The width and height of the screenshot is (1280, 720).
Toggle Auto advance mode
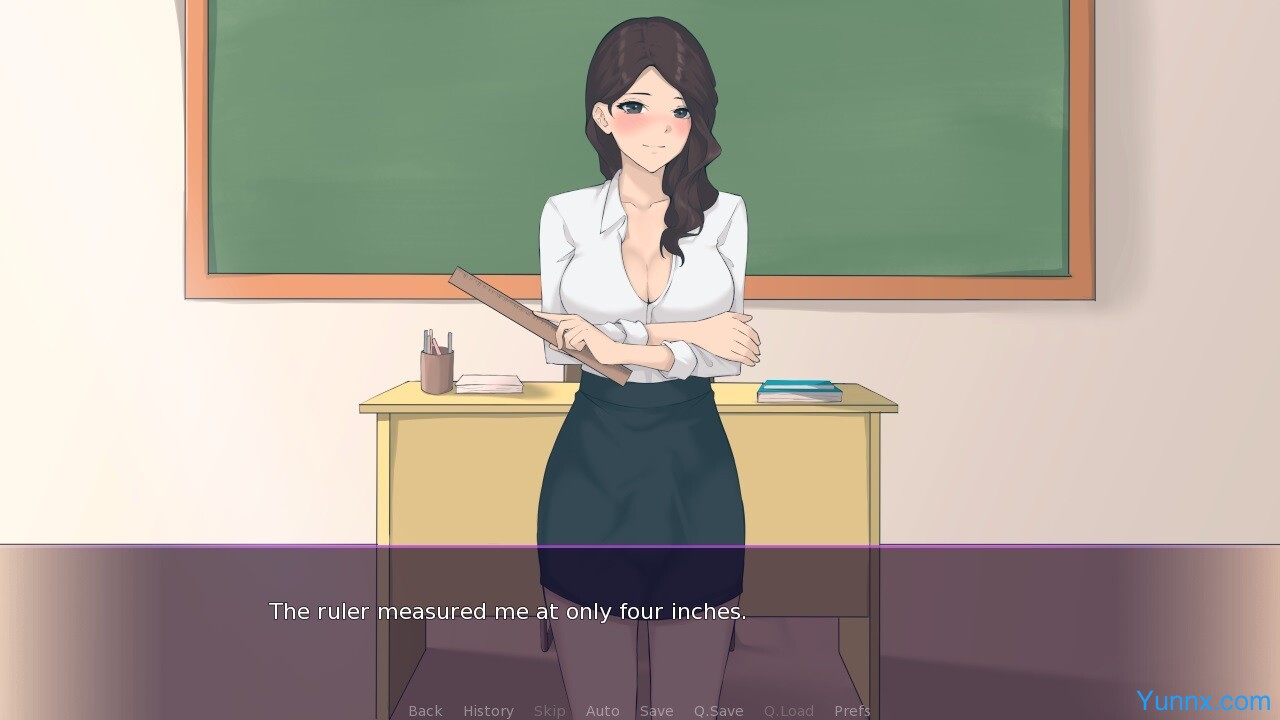click(602, 711)
